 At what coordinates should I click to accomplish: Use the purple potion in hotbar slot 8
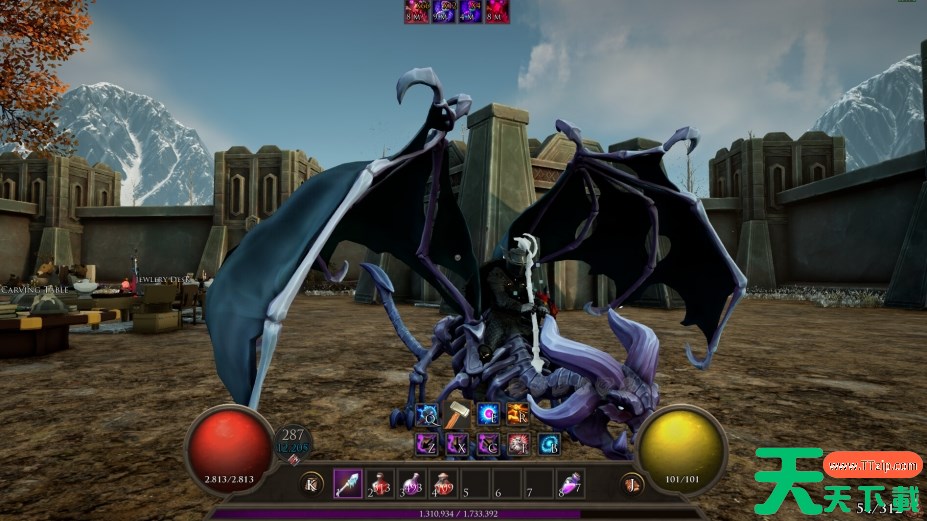[571, 483]
